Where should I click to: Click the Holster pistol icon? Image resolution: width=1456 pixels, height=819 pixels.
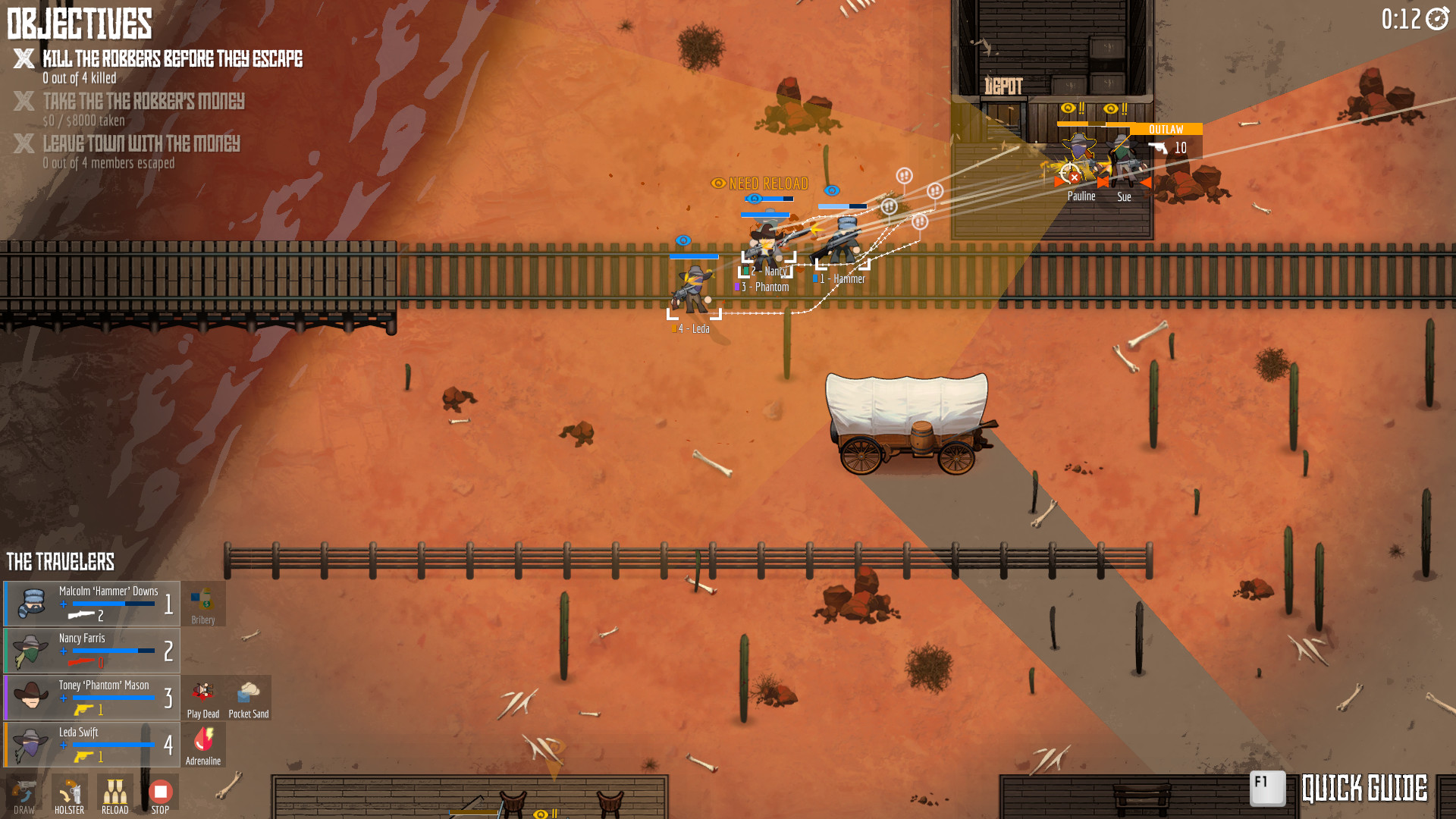point(68,794)
